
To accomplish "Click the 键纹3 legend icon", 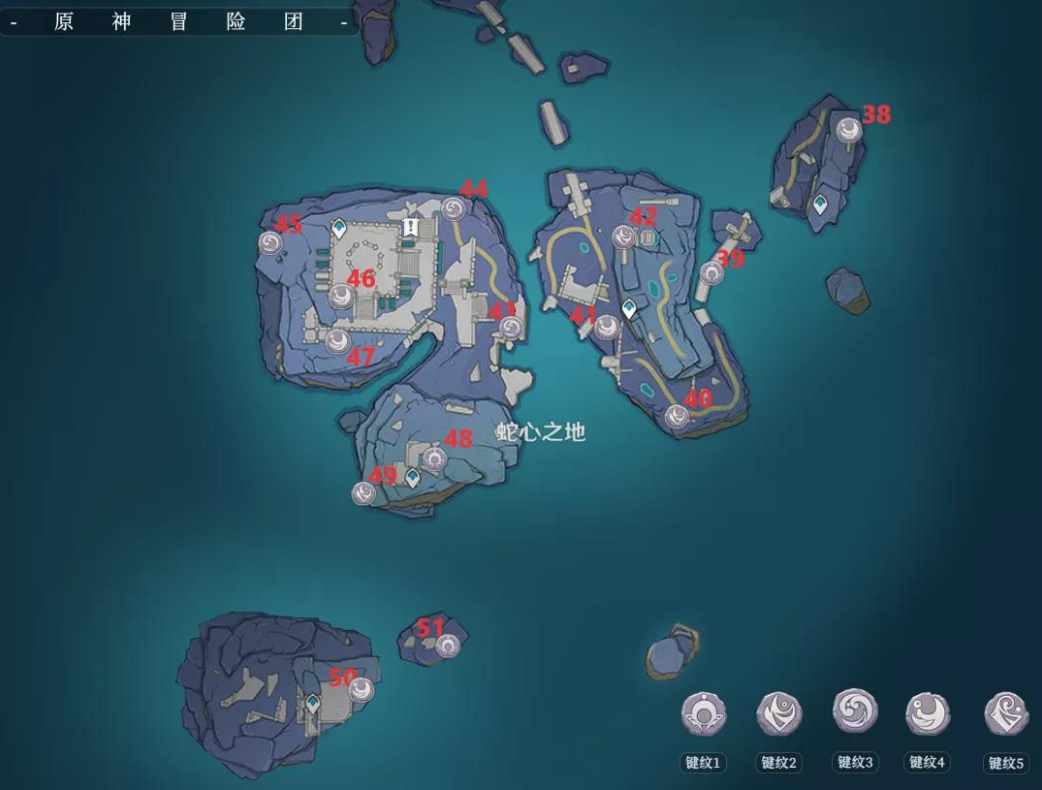I will (854, 712).
